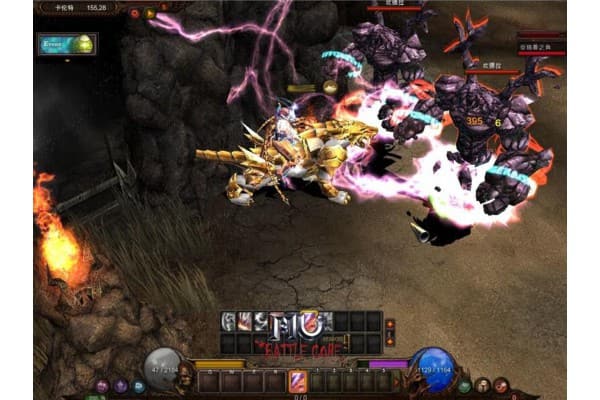Click the upper orange arrow beside skill grid
This screenshot has width=600, height=400.
[x=390, y=324]
